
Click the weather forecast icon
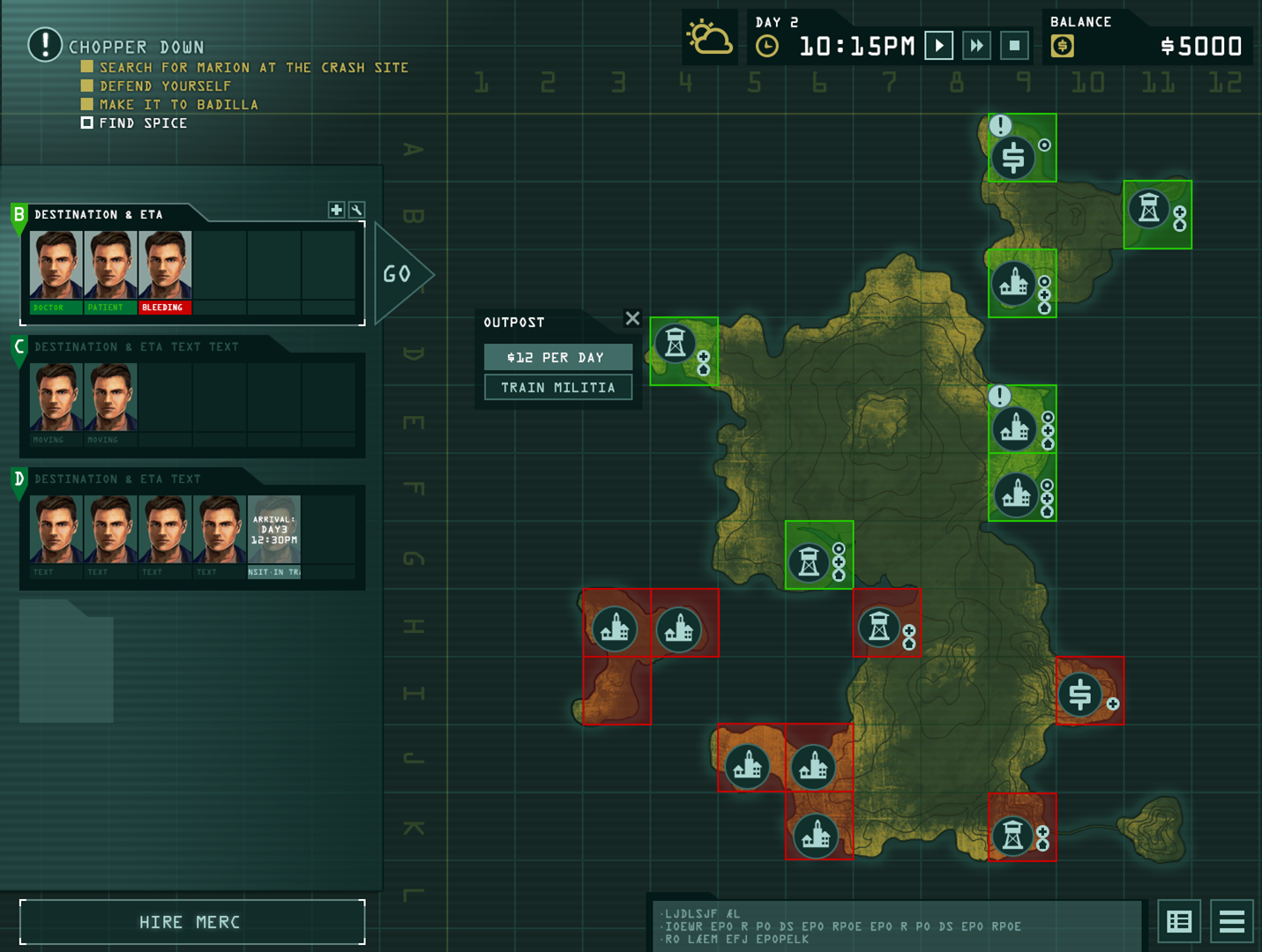click(709, 40)
